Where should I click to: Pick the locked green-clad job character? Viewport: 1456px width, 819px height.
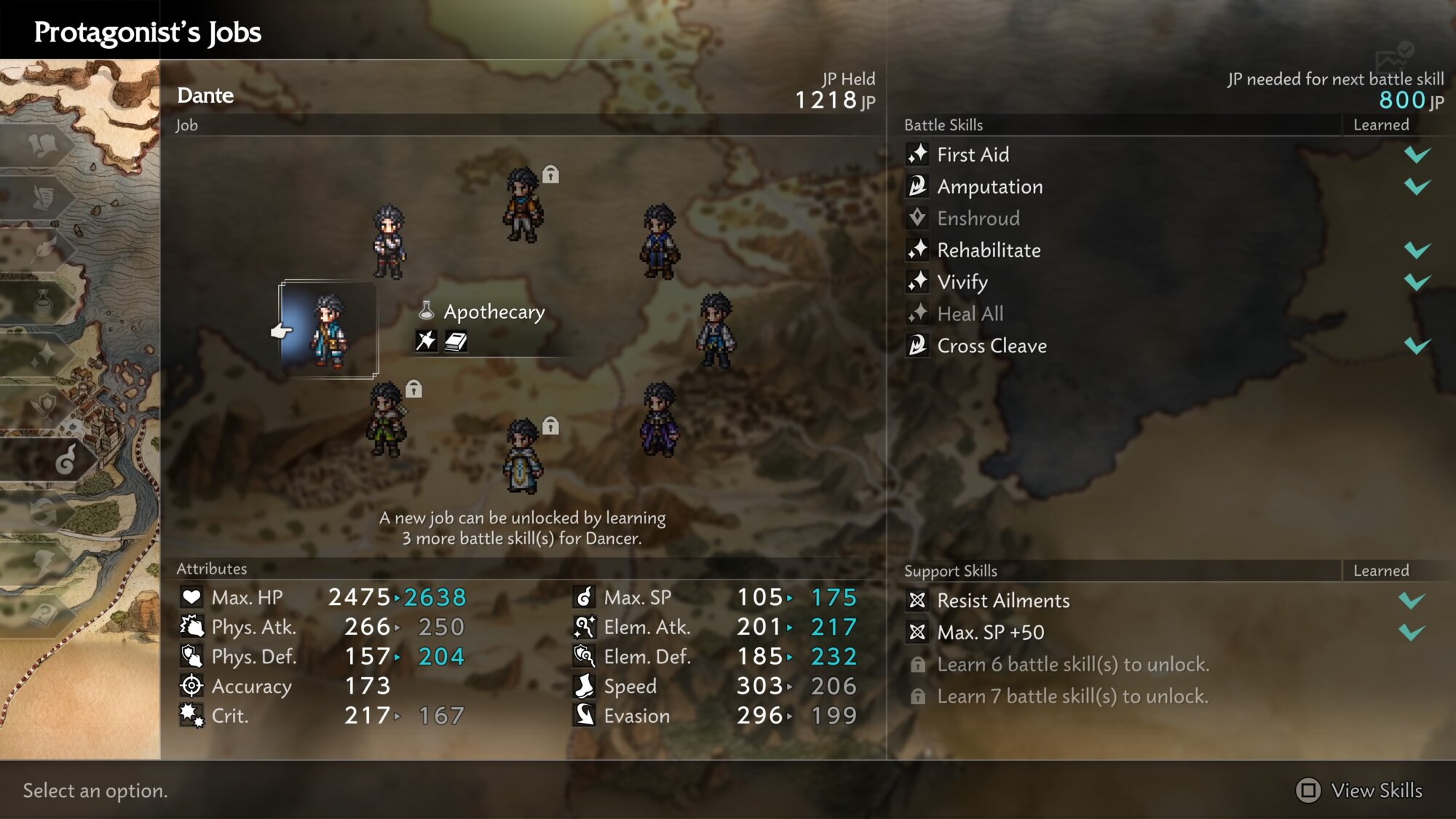pyautogui.click(x=386, y=419)
